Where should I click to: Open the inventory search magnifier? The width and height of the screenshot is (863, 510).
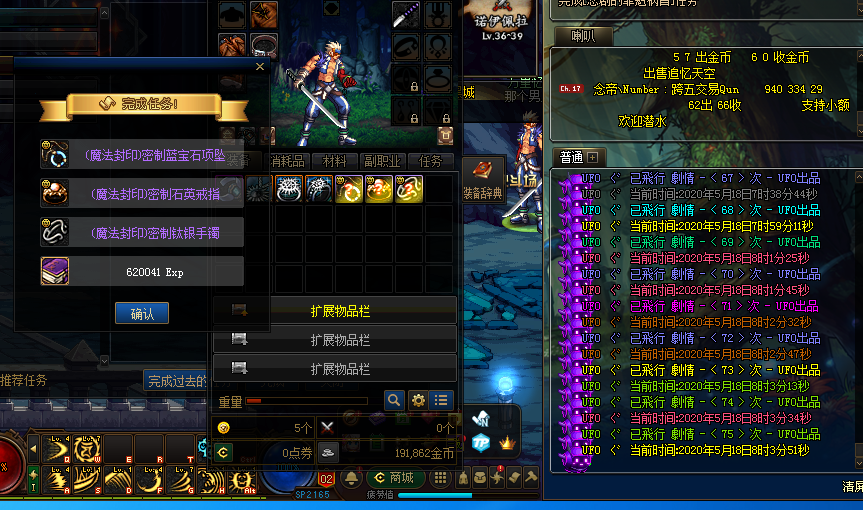393,400
